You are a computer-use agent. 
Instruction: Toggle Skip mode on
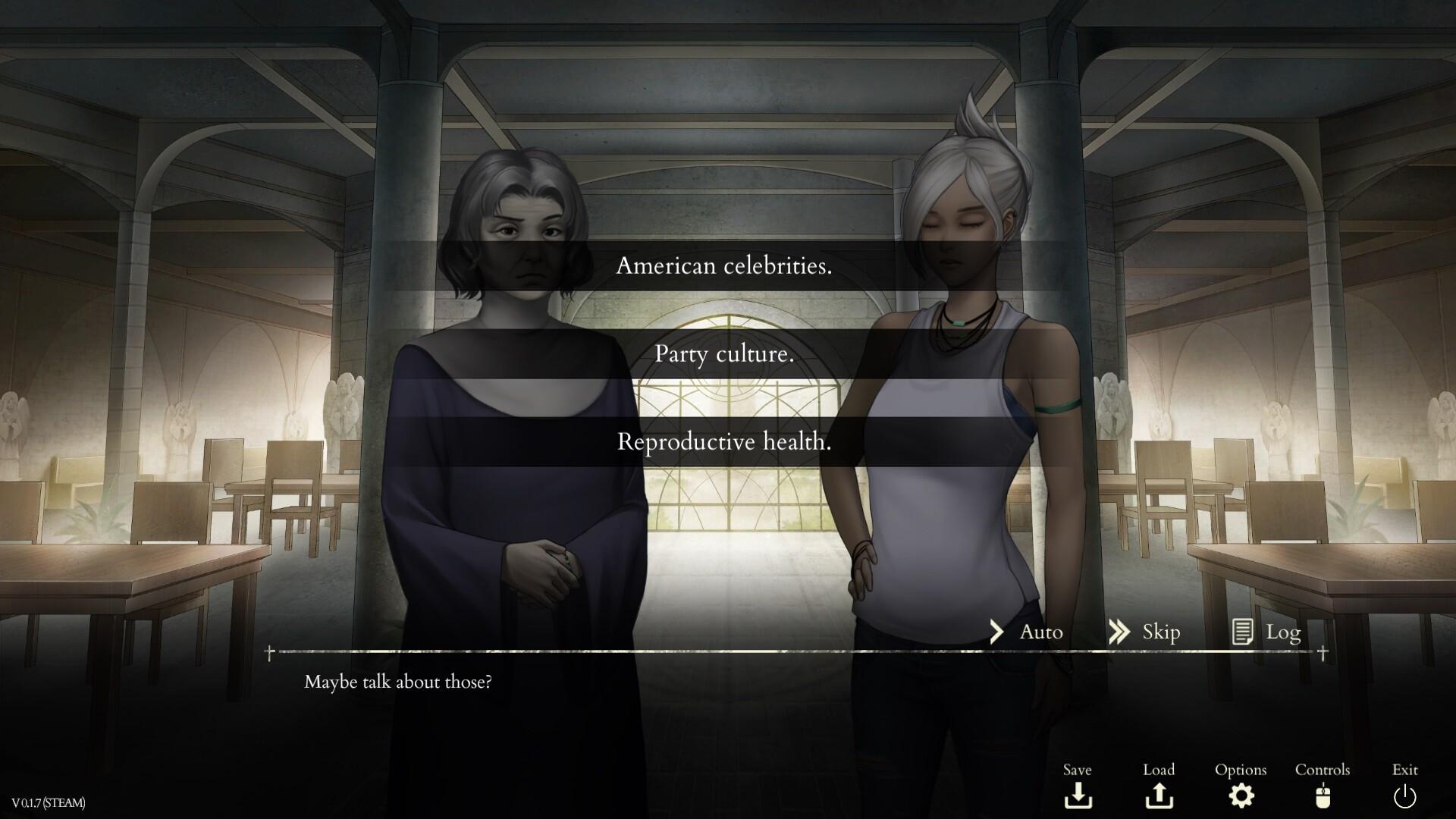click(1160, 631)
